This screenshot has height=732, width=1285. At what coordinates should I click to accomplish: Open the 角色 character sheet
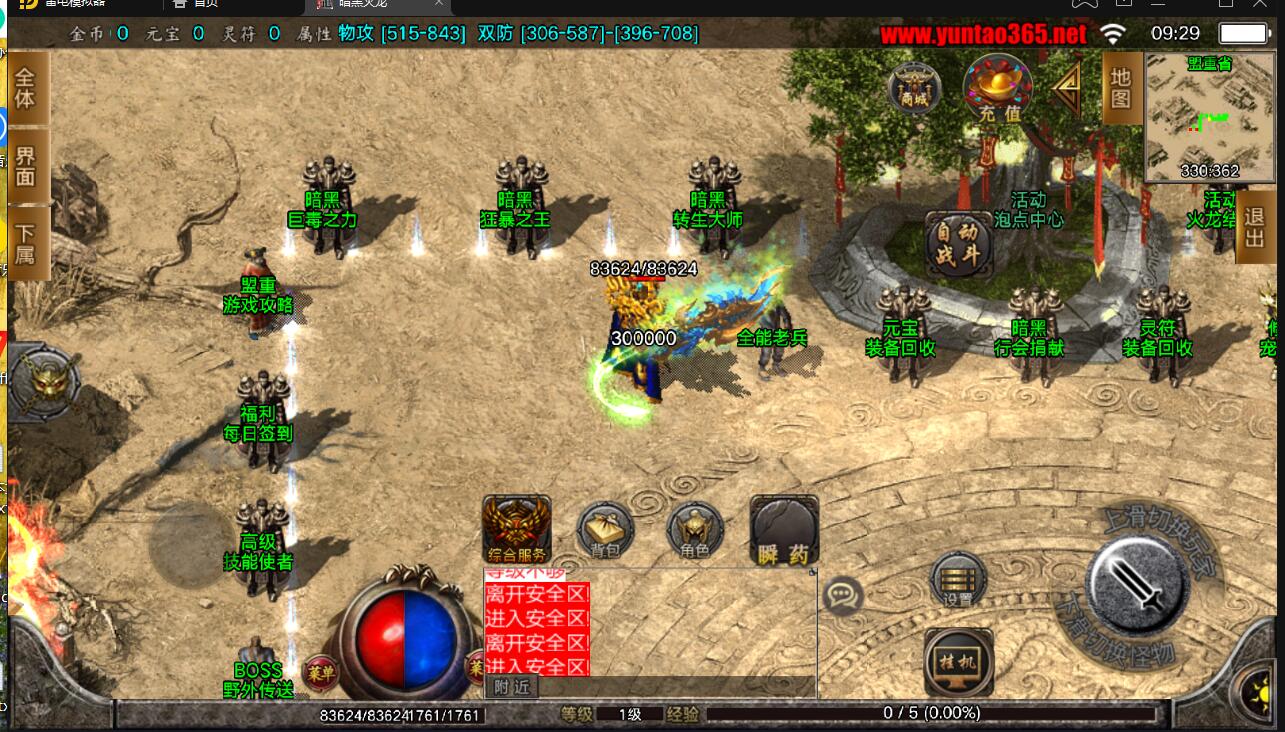point(694,530)
